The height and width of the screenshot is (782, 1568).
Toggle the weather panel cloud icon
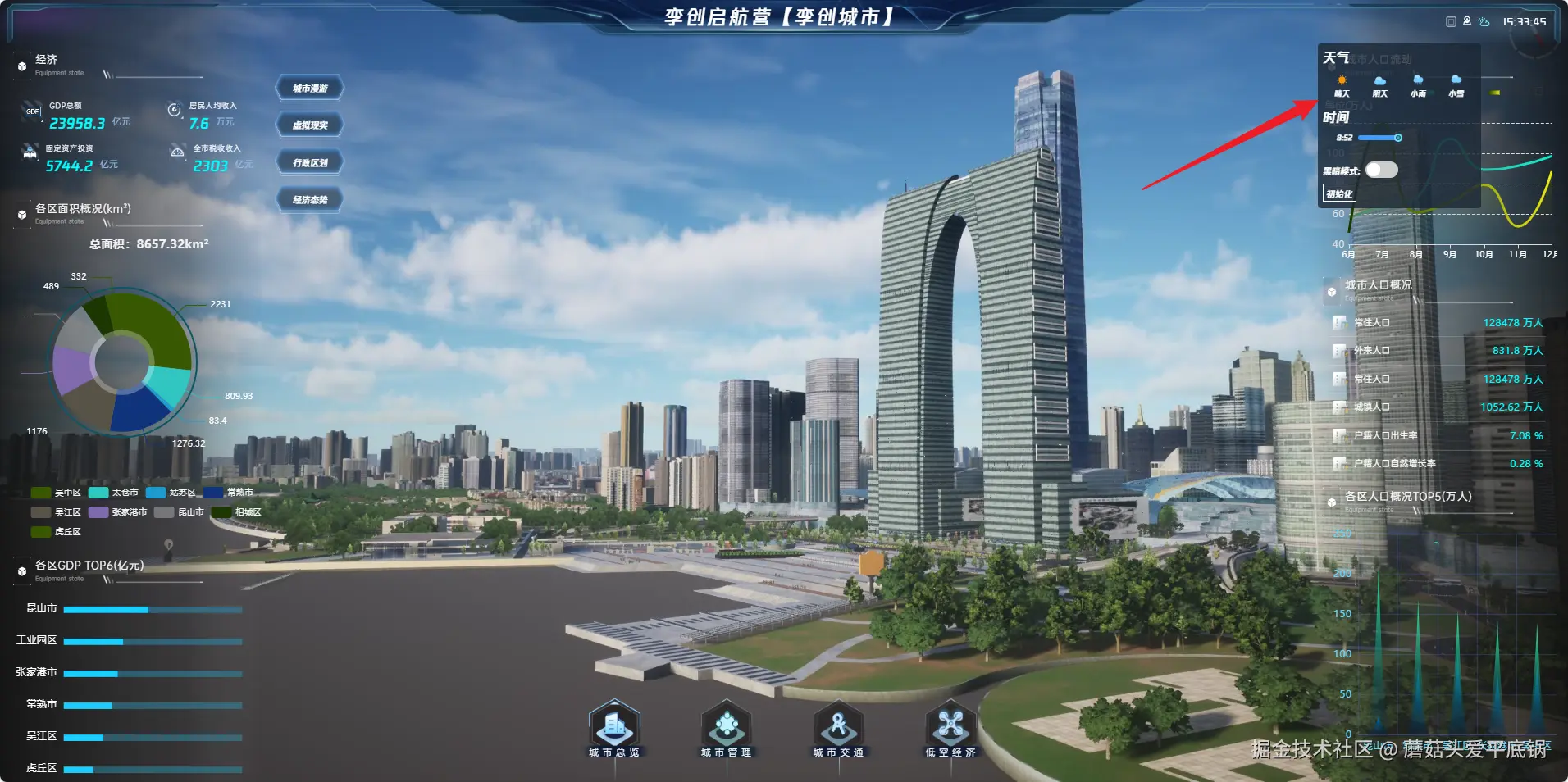pyautogui.click(x=1484, y=22)
